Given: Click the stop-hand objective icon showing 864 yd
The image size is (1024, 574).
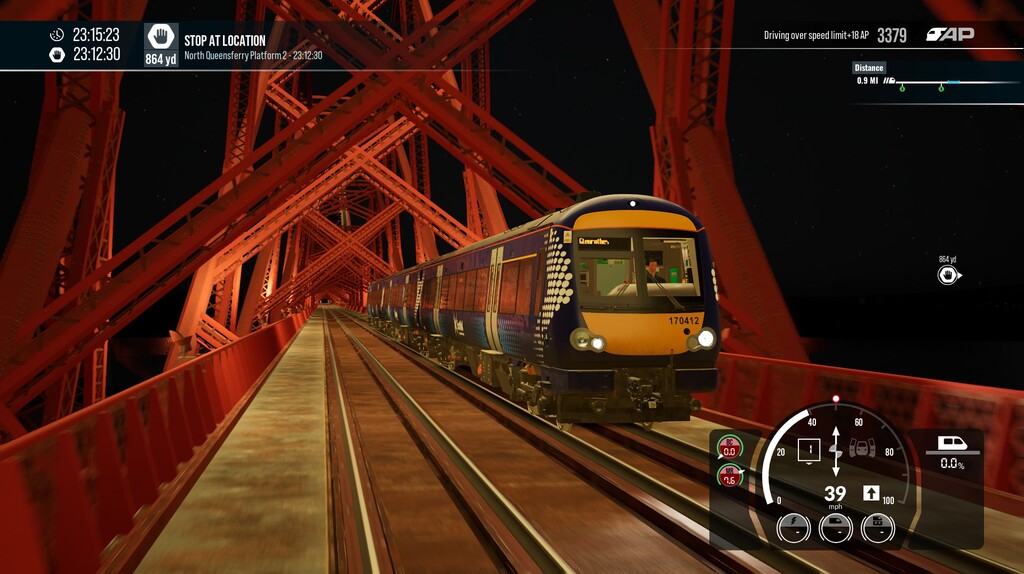Looking at the screenshot, I should pos(161,45).
